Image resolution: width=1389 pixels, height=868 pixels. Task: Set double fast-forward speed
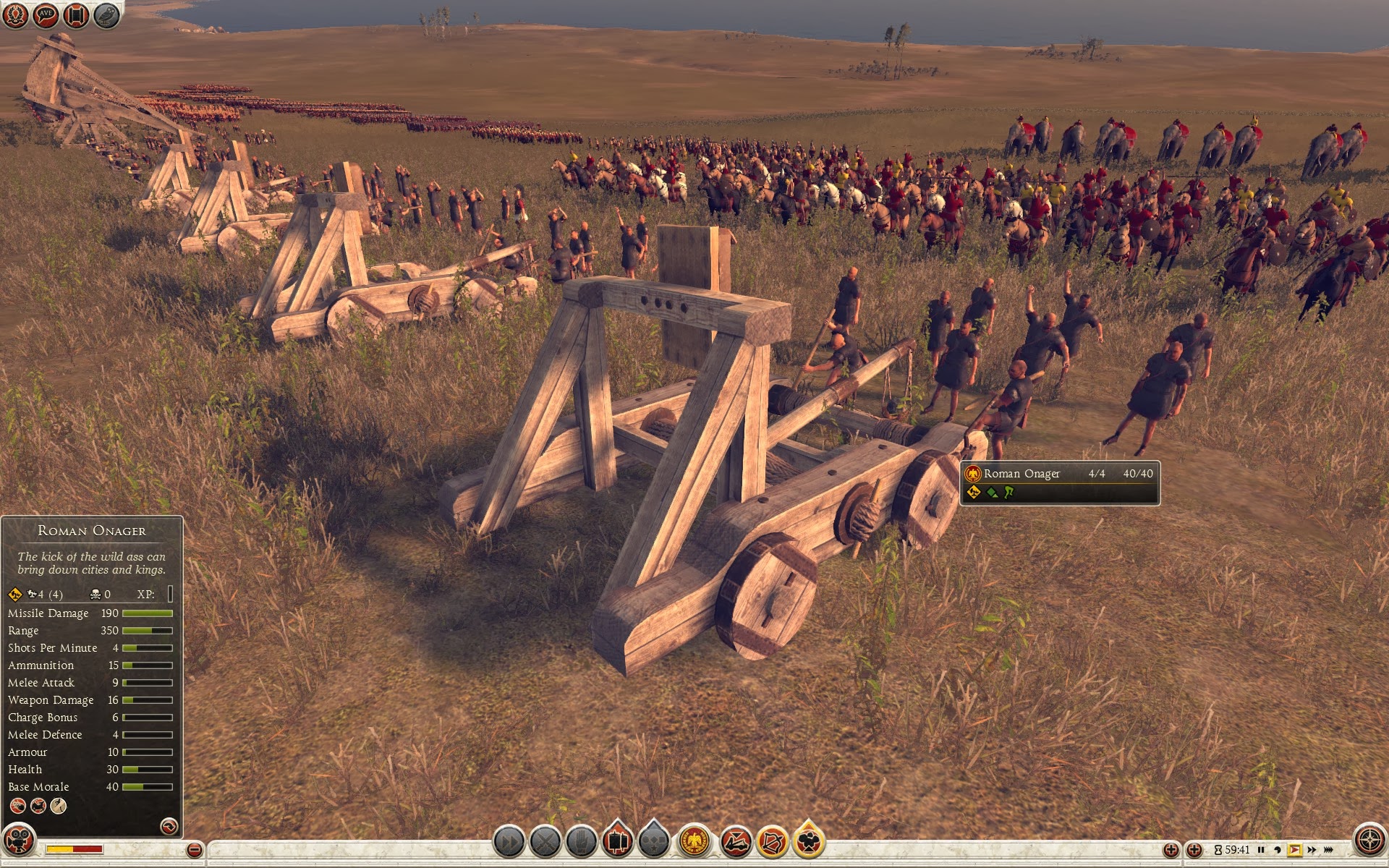click(1312, 850)
